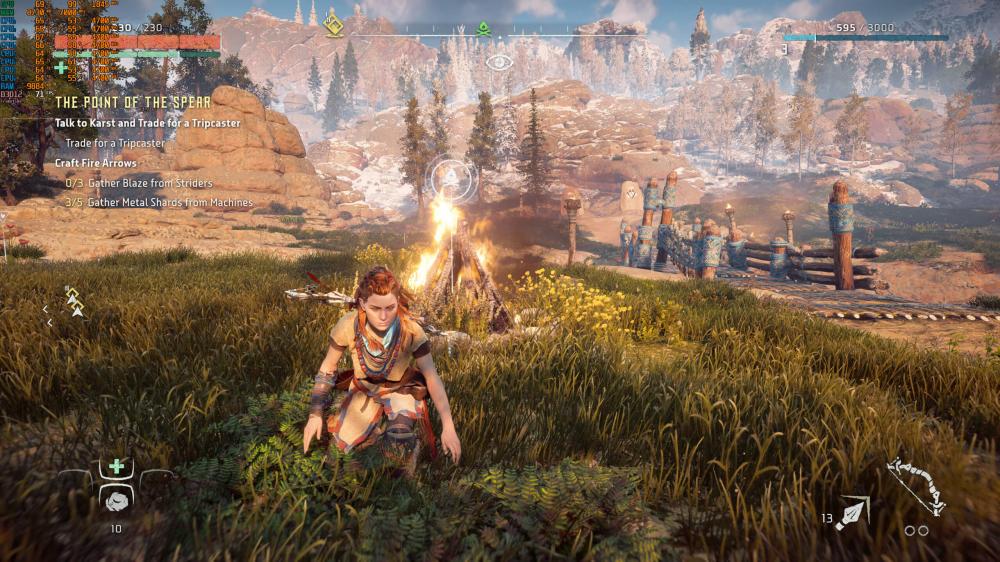This screenshot has height=562, width=1000.
Task: Choose the arrow ammo icon
Action: [x=853, y=512]
